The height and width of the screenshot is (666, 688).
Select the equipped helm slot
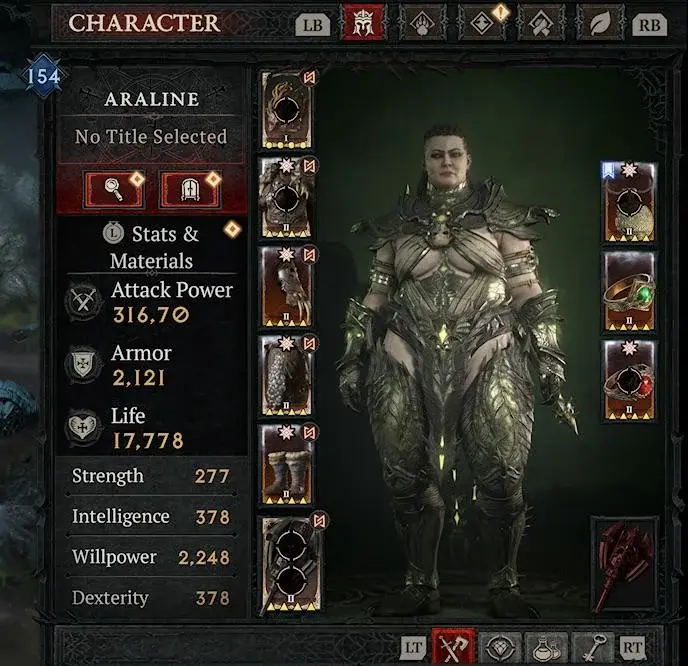[287, 110]
